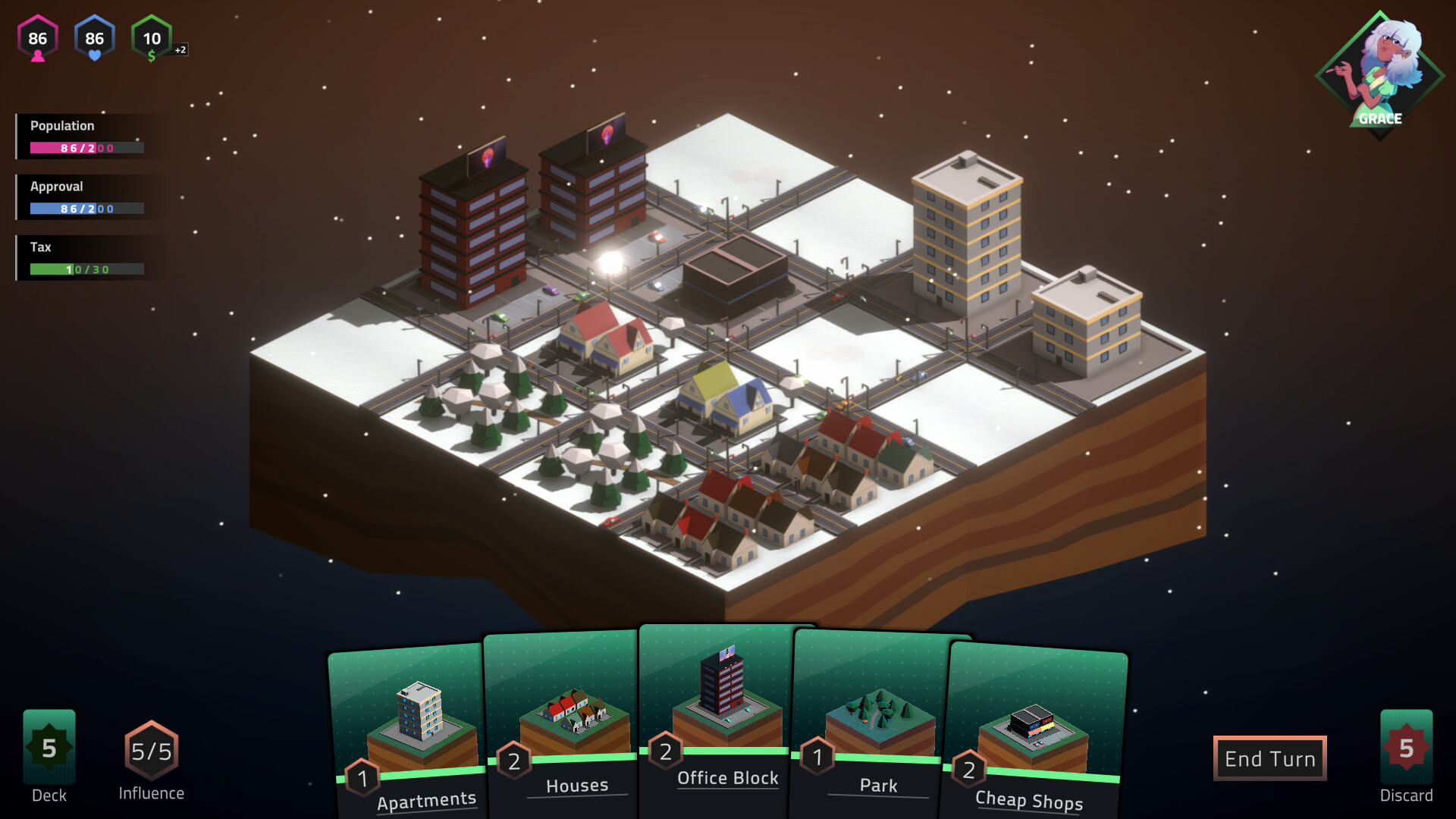Select the Office Block card

pyautogui.click(x=724, y=698)
